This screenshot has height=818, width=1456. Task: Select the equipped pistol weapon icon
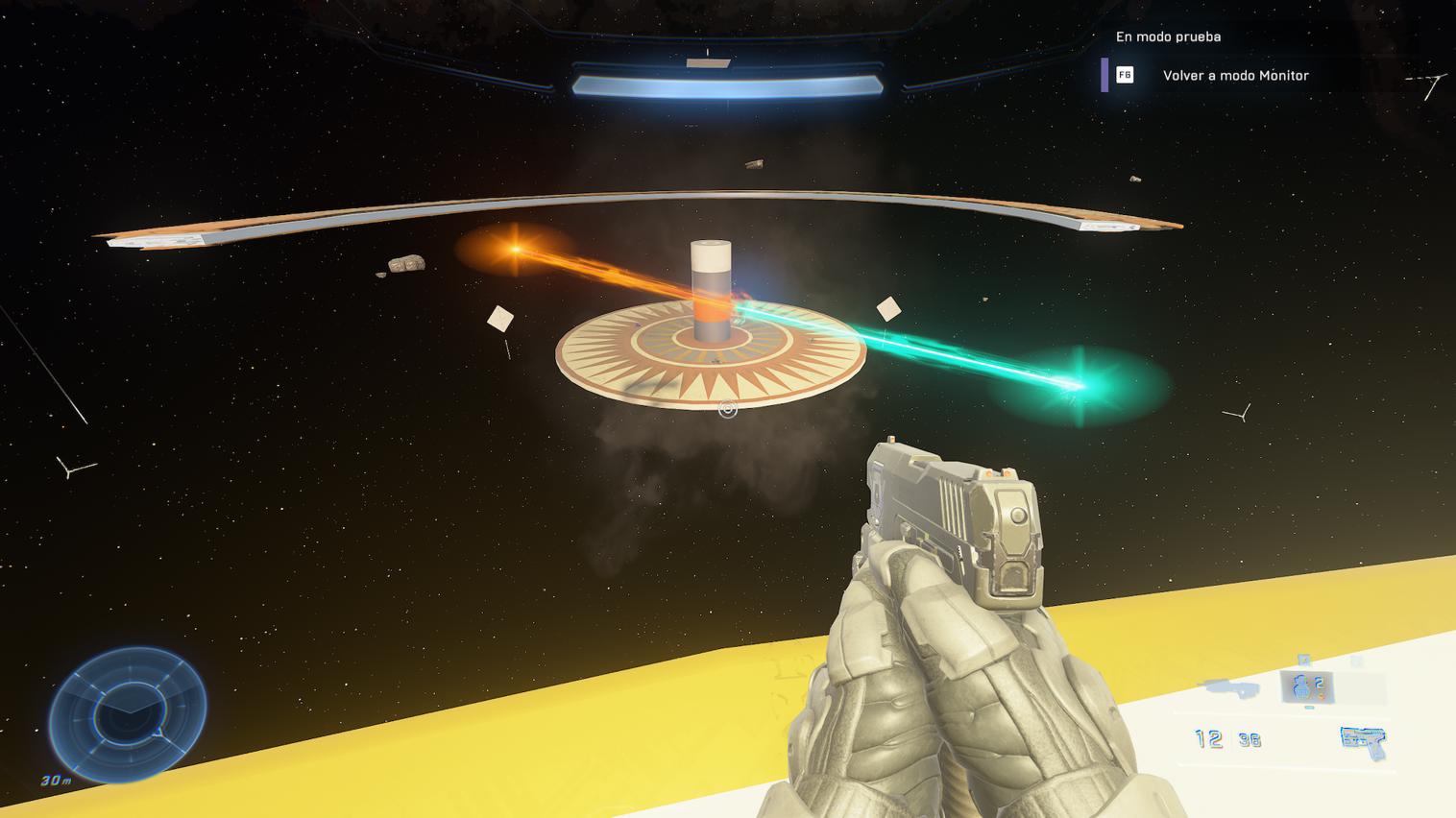pyautogui.click(x=1363, y=740)
